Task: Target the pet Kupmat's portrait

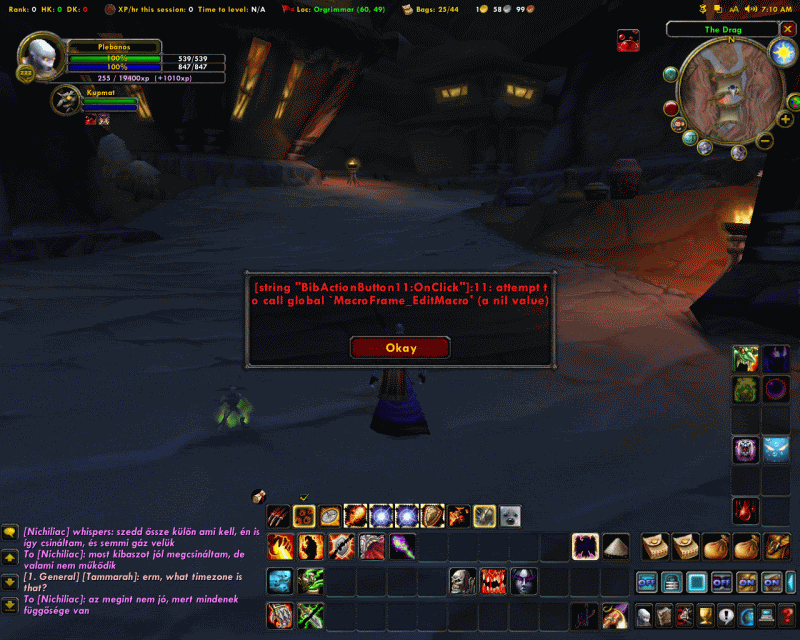Action: [66, 98]
